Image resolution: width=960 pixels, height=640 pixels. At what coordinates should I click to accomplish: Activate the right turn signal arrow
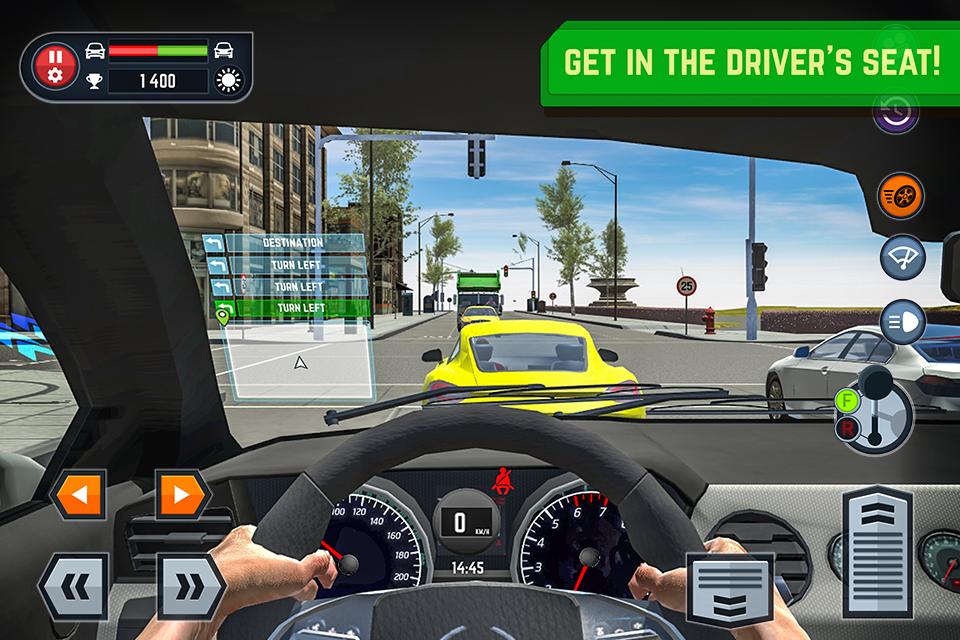click(182, 494)
